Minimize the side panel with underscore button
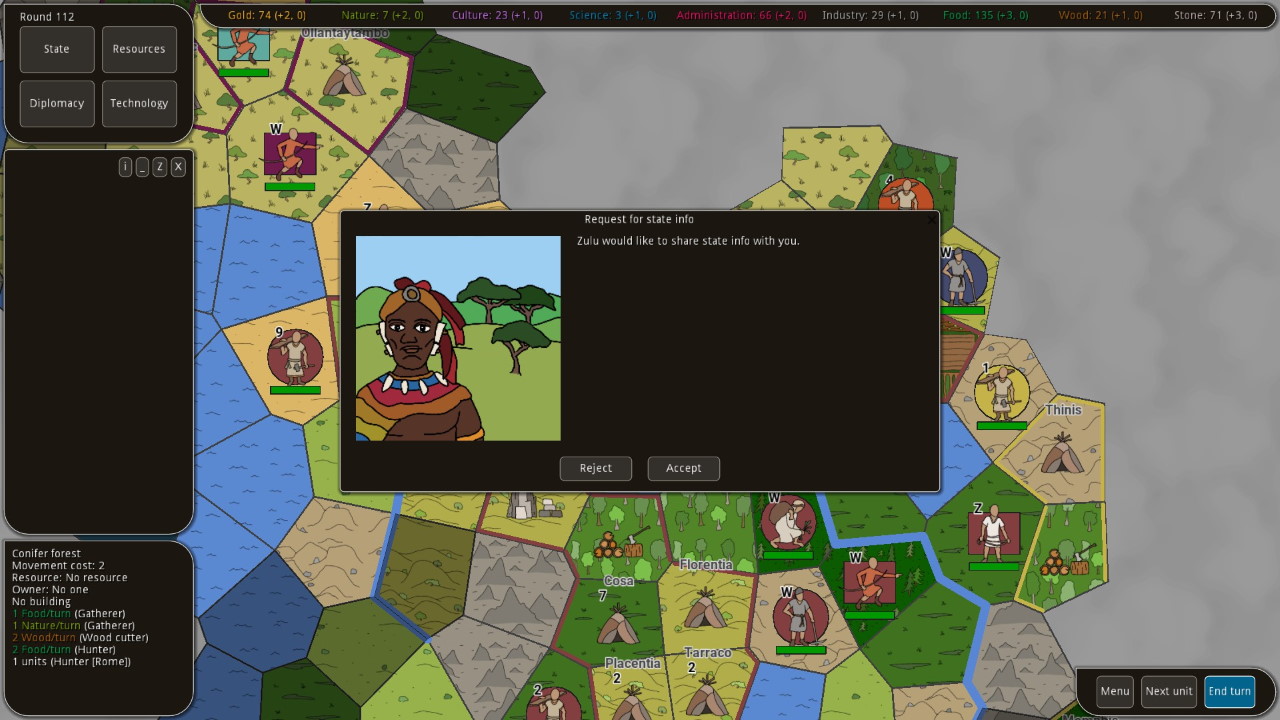The height and width of the screenshot is (720, 1280). coord(143,167)
